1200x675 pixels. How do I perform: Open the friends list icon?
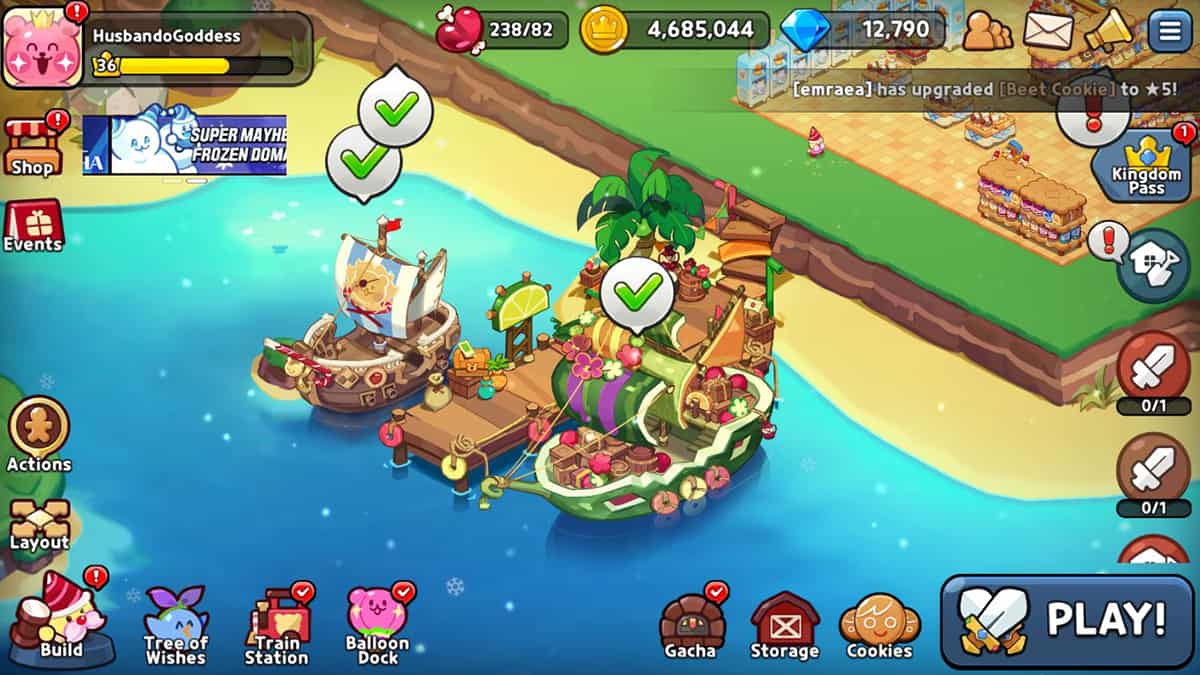(986, 31)
